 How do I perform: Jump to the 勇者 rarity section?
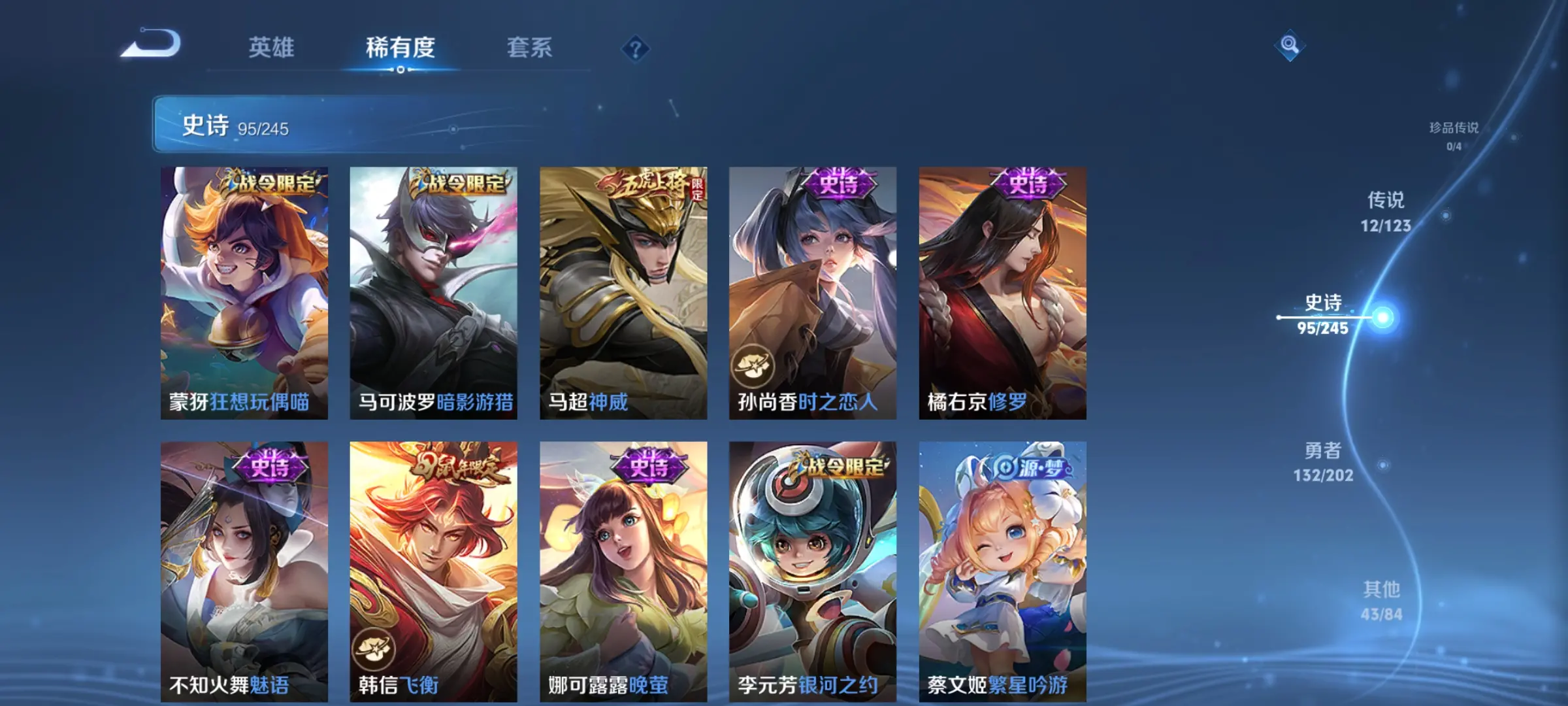[x=1323, y=462]
